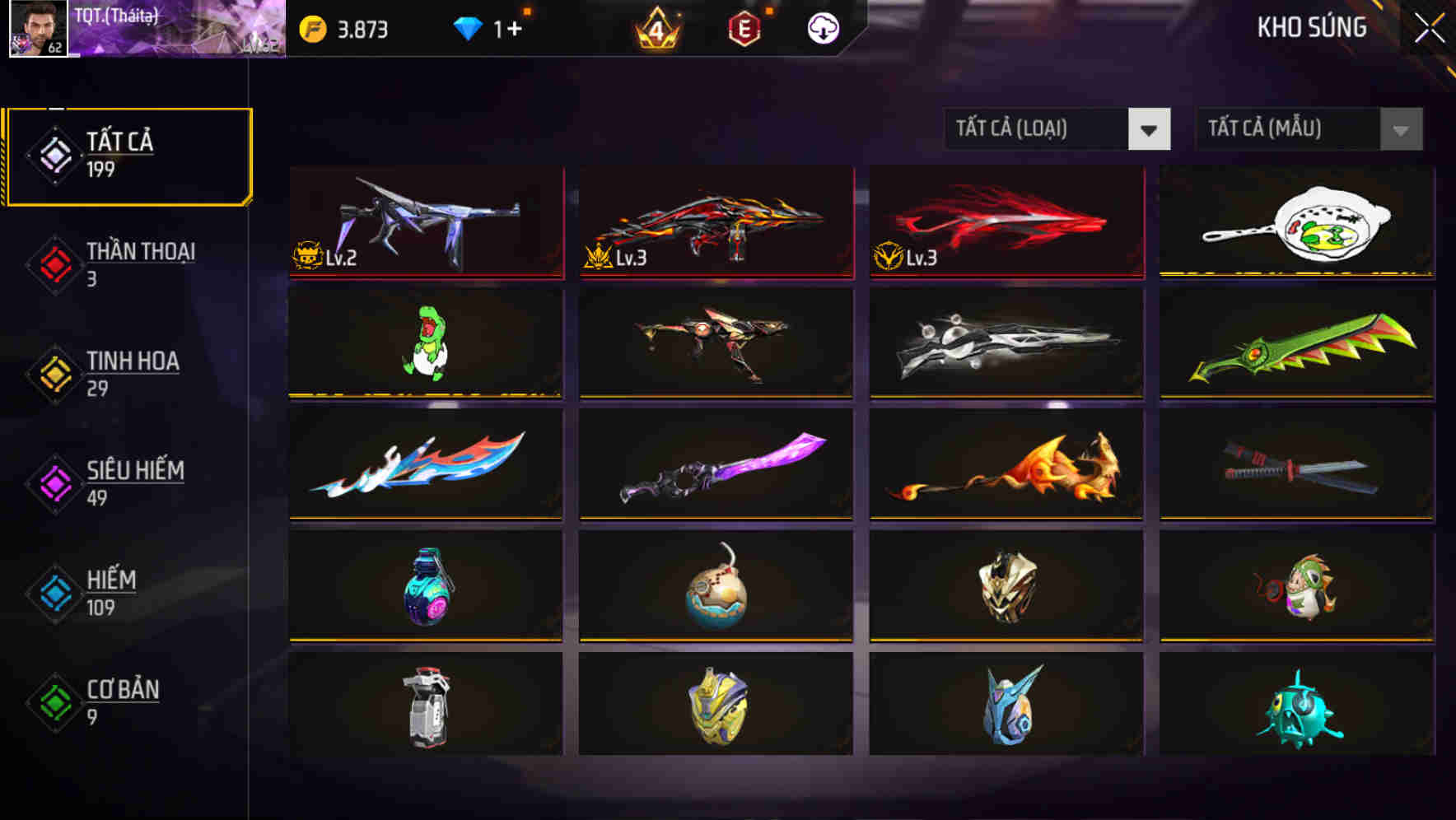
Task: Select the green dinosaur grenade skin
Action: point(426,344)
